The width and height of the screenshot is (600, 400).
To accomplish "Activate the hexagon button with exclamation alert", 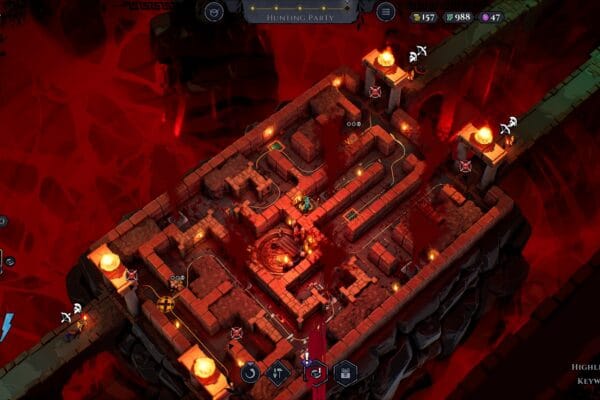I will pos(315,373).
